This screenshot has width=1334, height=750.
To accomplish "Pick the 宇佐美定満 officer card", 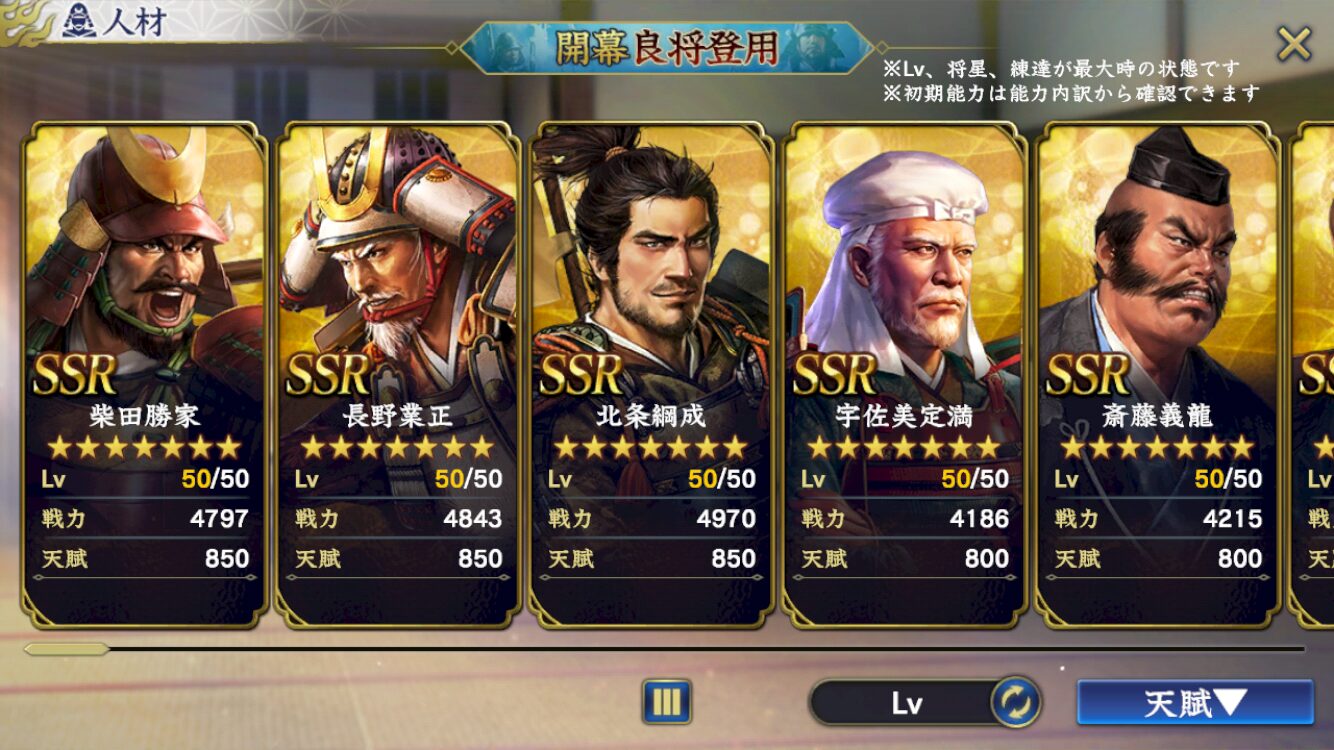I will [904, 374].
